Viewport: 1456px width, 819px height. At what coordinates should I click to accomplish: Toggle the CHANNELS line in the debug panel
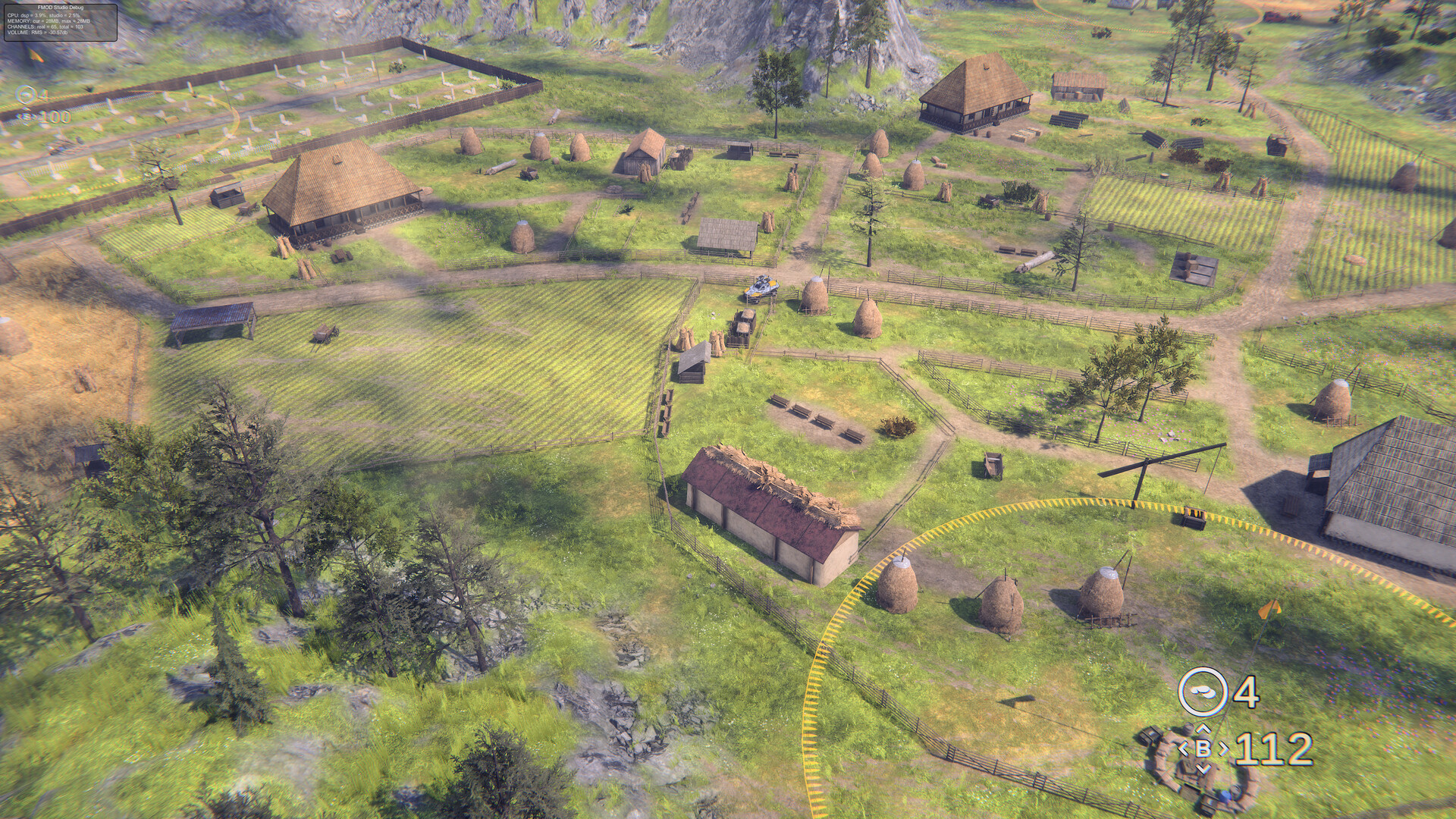(x=45, y=27)
